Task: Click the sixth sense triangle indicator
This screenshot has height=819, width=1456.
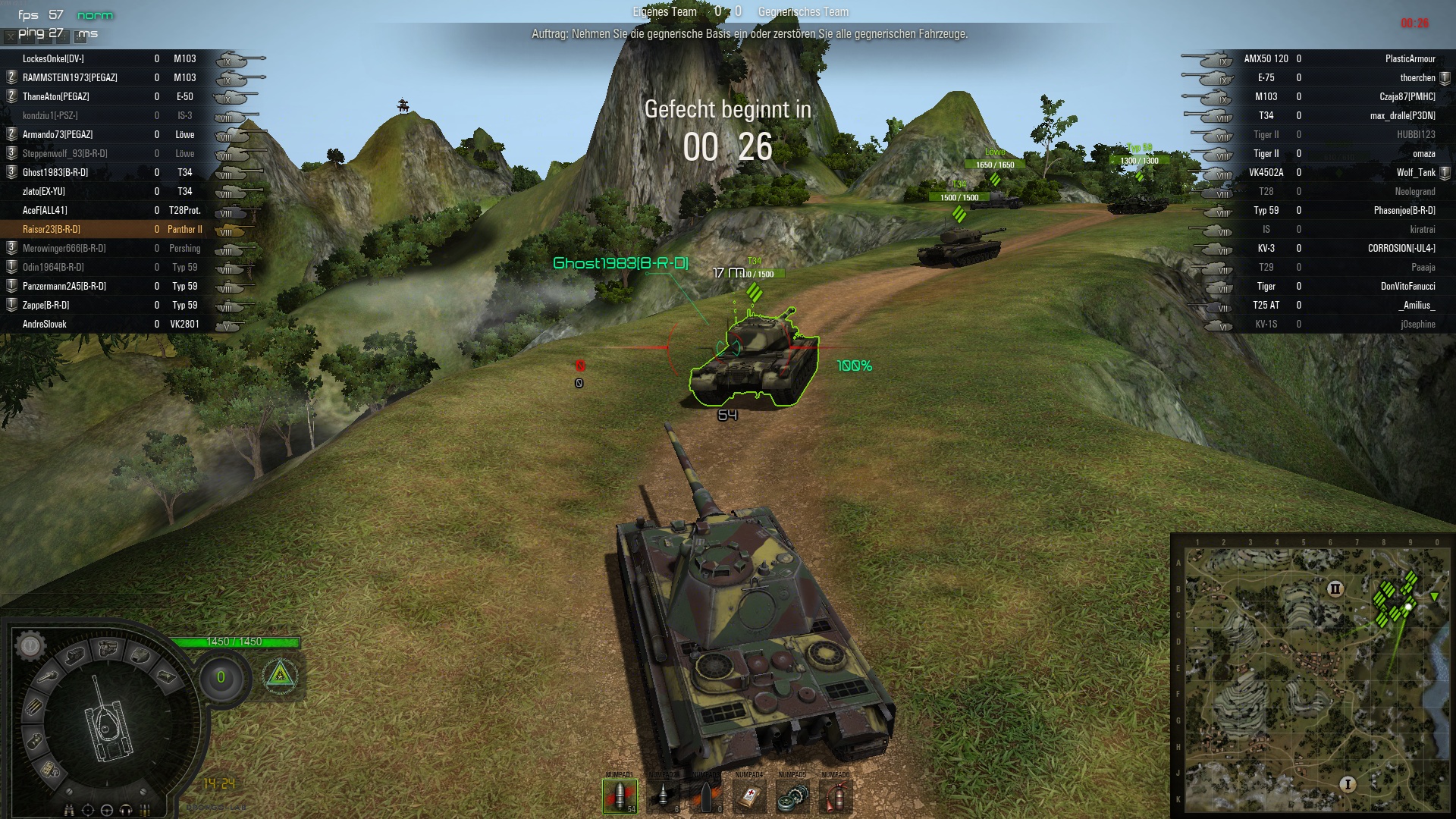Action: tap(280, 673)
